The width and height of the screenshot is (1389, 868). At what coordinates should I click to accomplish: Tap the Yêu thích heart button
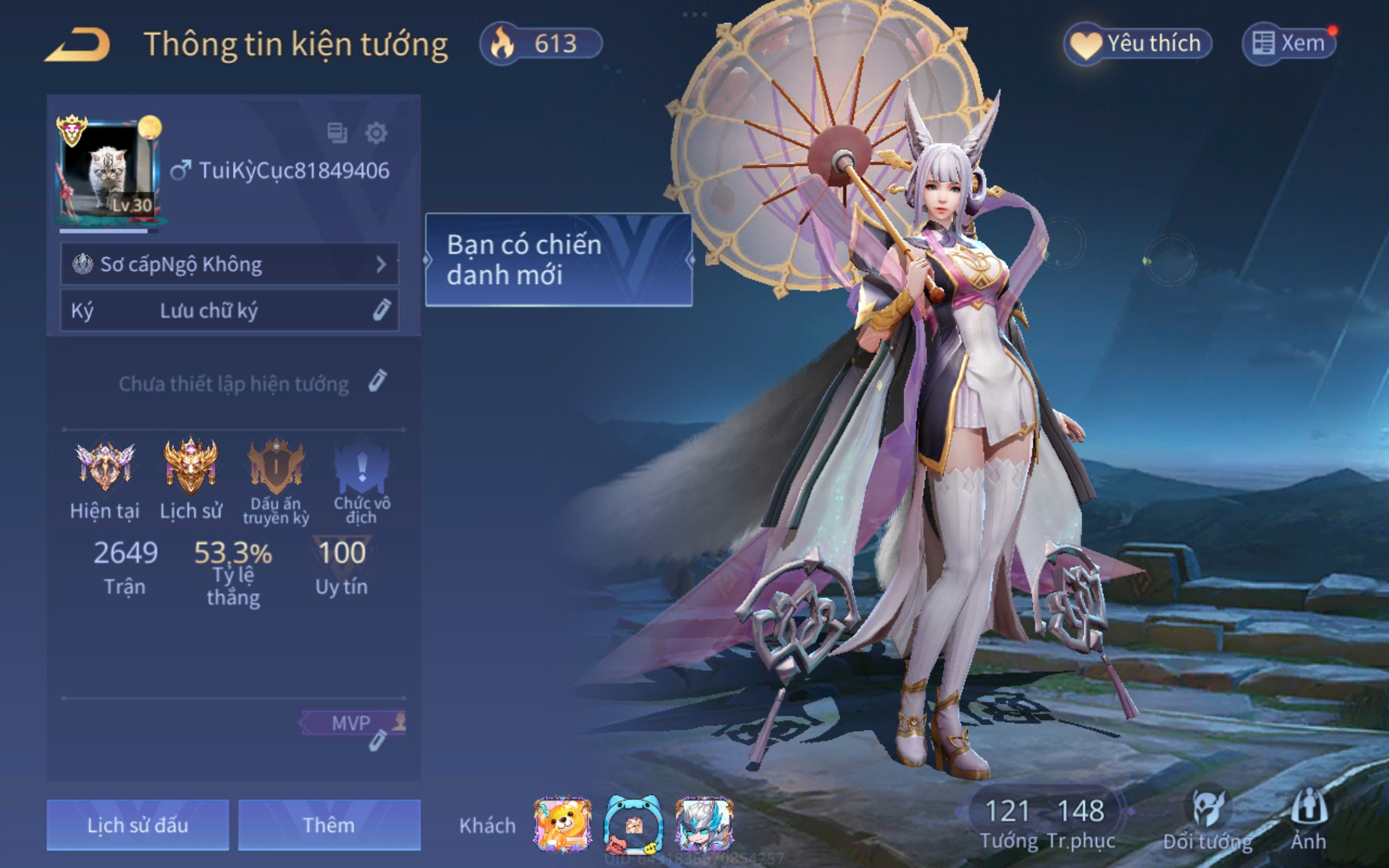1138,43
